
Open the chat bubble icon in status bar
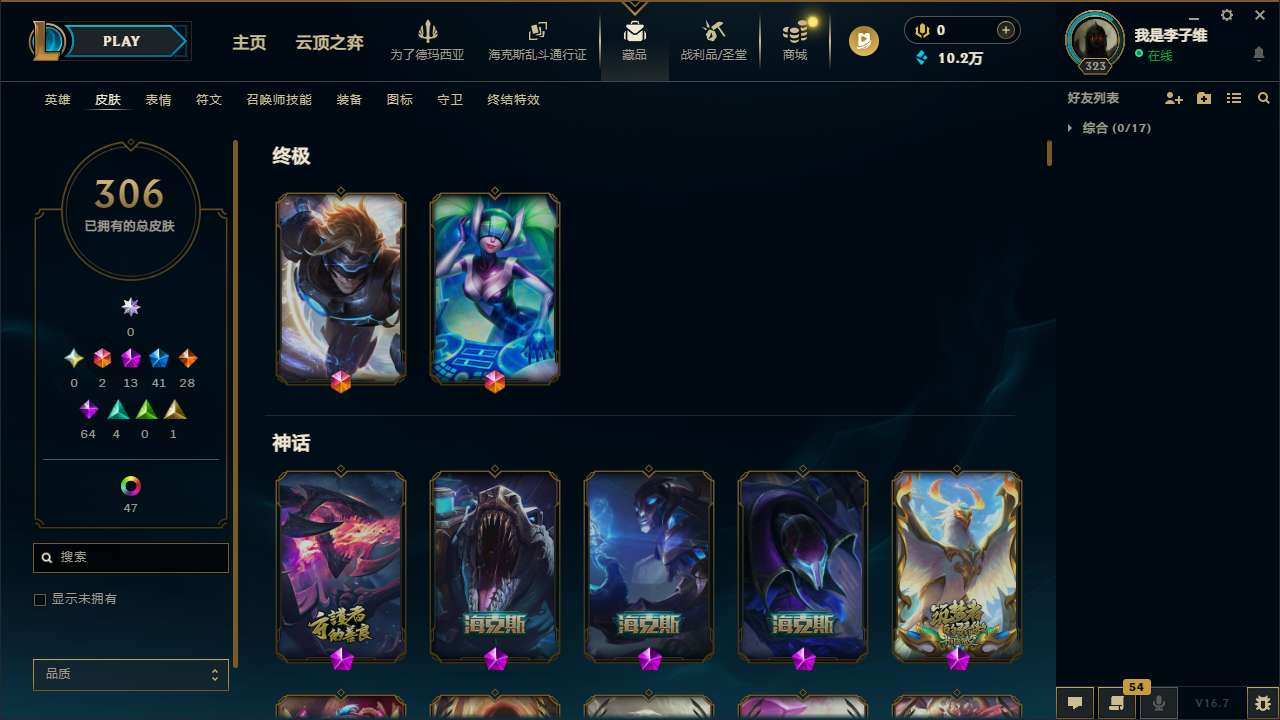pyautogui.click(x=1075, y=702)
